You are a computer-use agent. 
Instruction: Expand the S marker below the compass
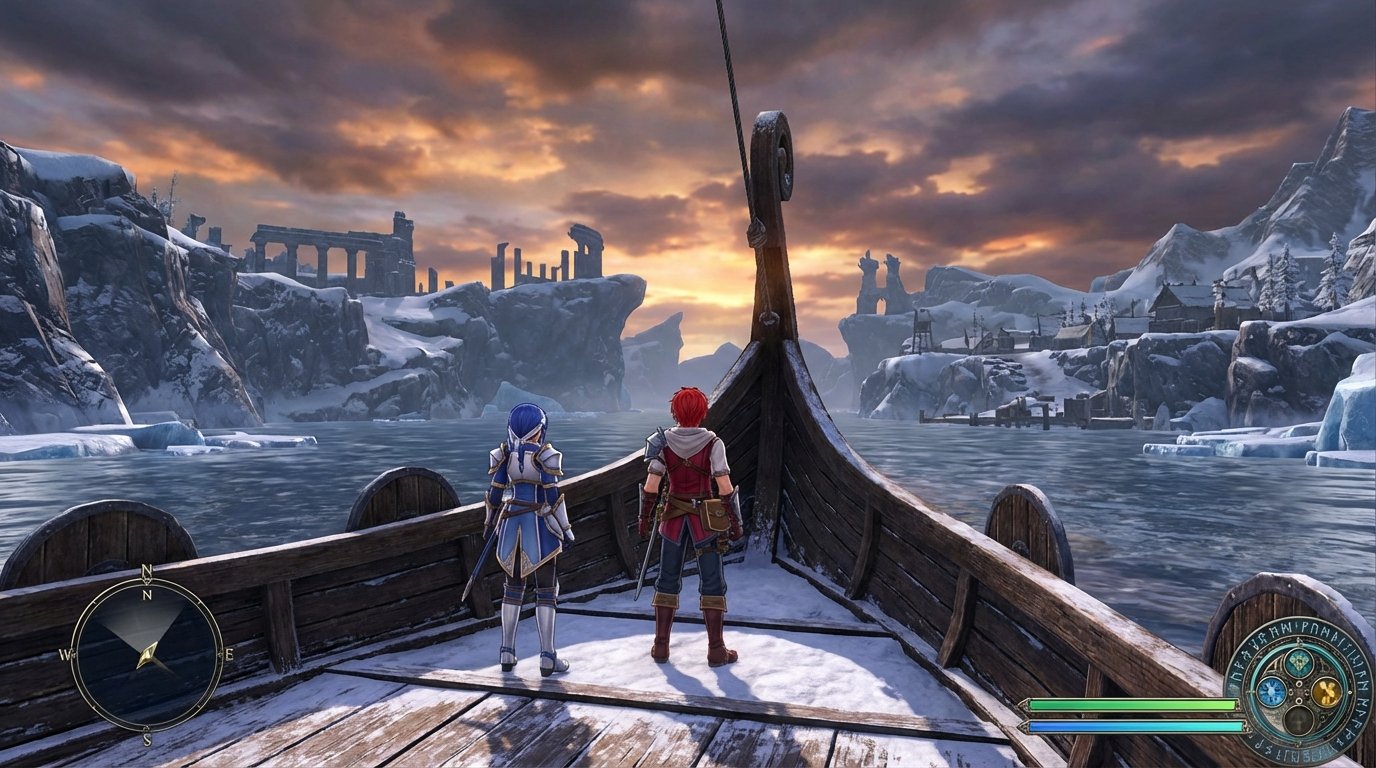click(x=146, y=738)
